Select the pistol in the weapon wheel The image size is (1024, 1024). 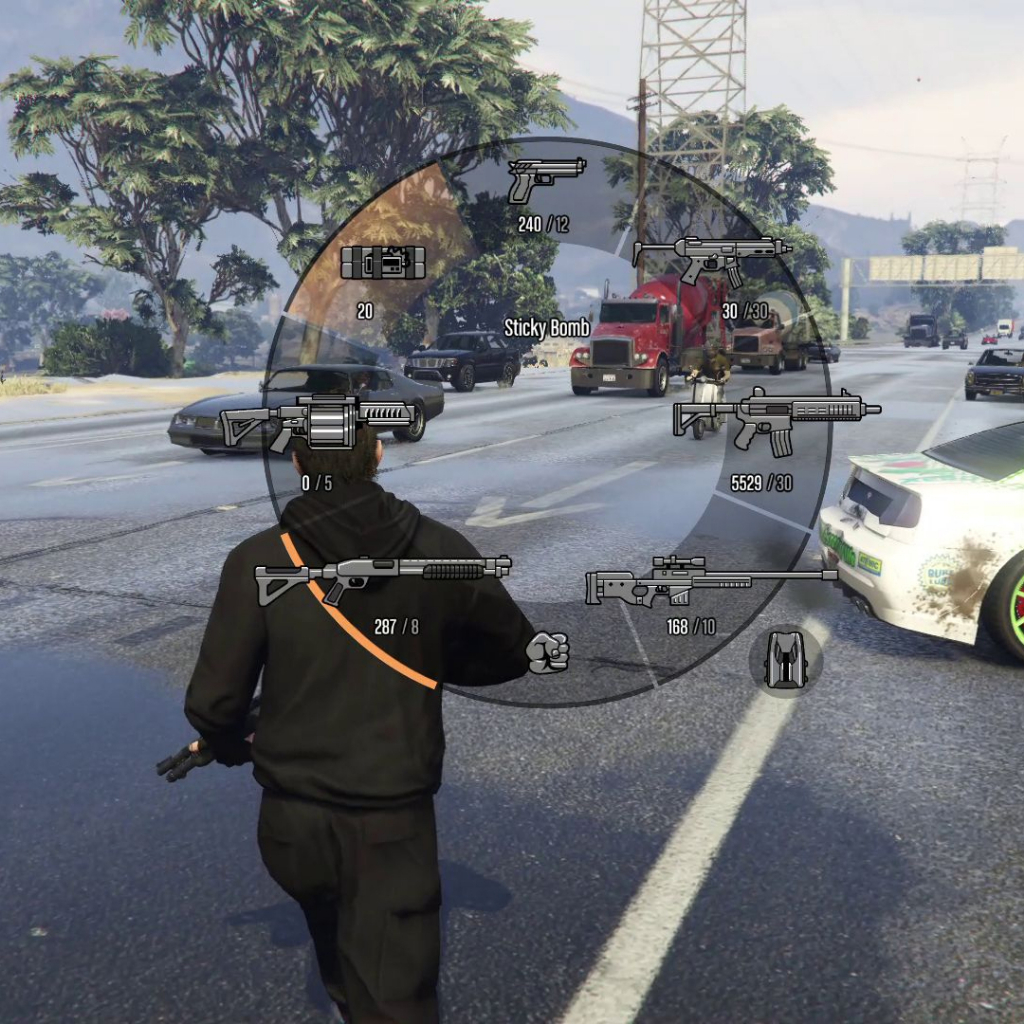click(545, 179)
